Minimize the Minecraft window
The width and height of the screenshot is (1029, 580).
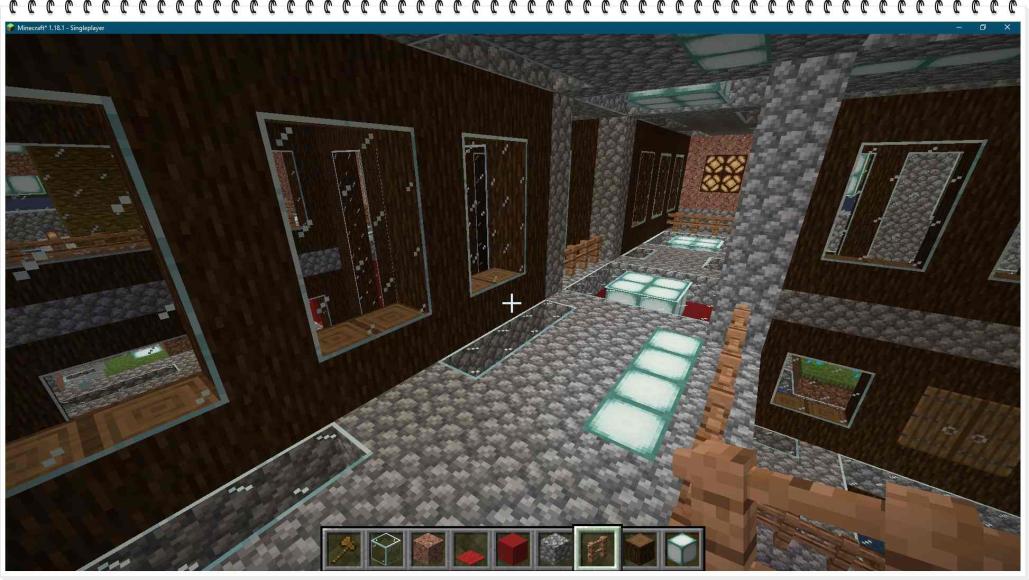click(x=957, y=27)
